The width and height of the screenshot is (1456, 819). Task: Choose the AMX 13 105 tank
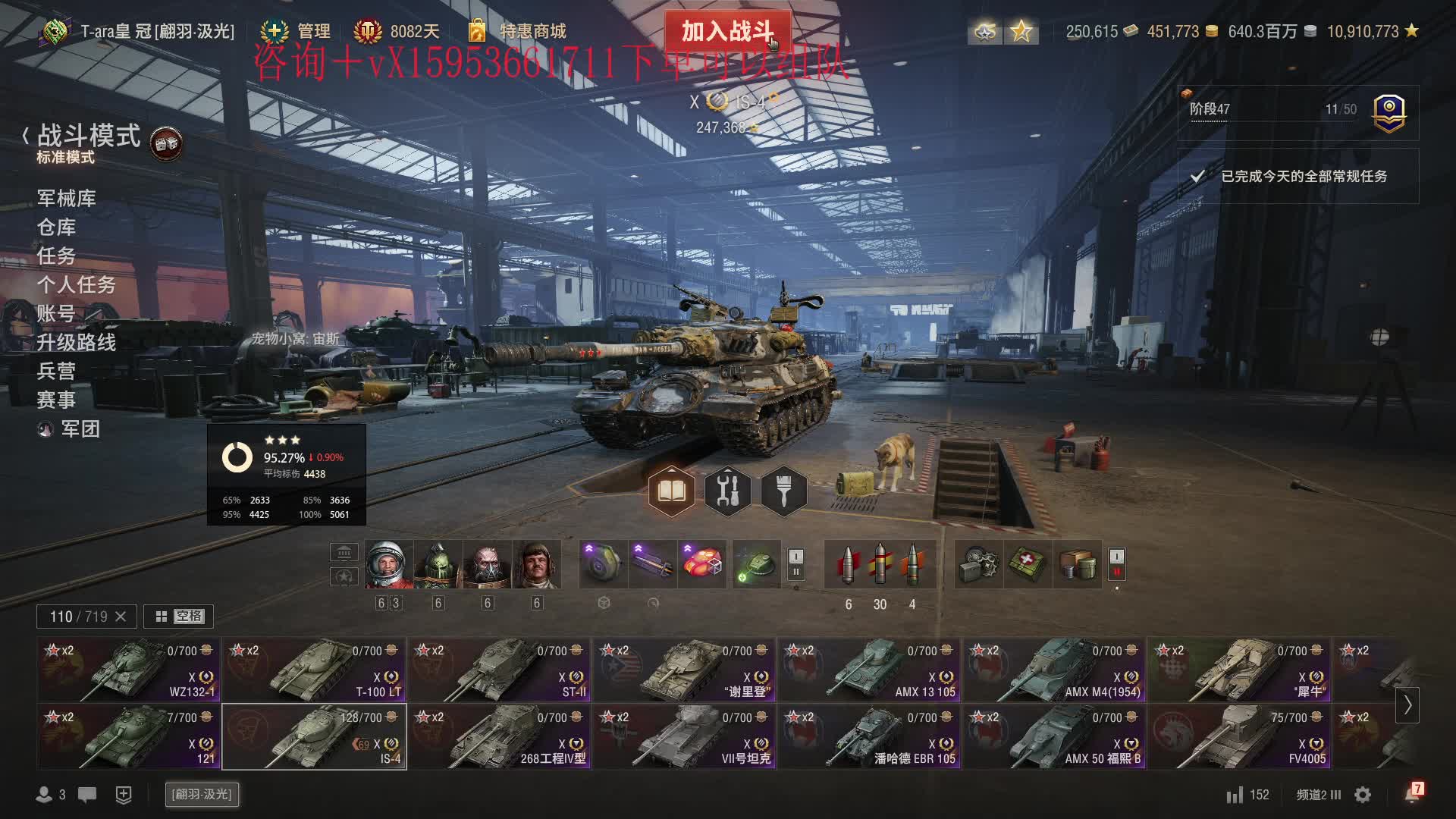[x=869, y=670]
